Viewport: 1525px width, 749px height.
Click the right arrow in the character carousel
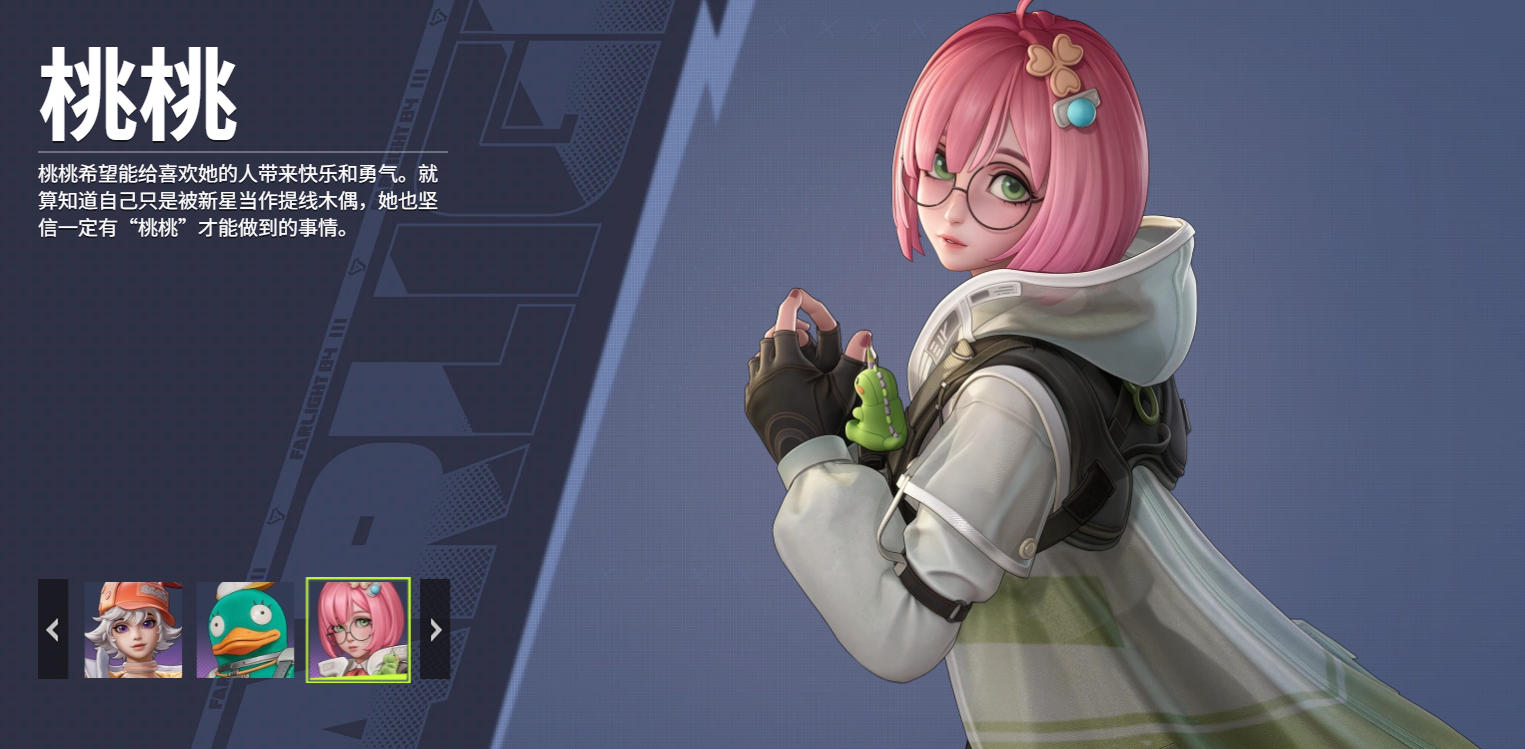point(435,629)
